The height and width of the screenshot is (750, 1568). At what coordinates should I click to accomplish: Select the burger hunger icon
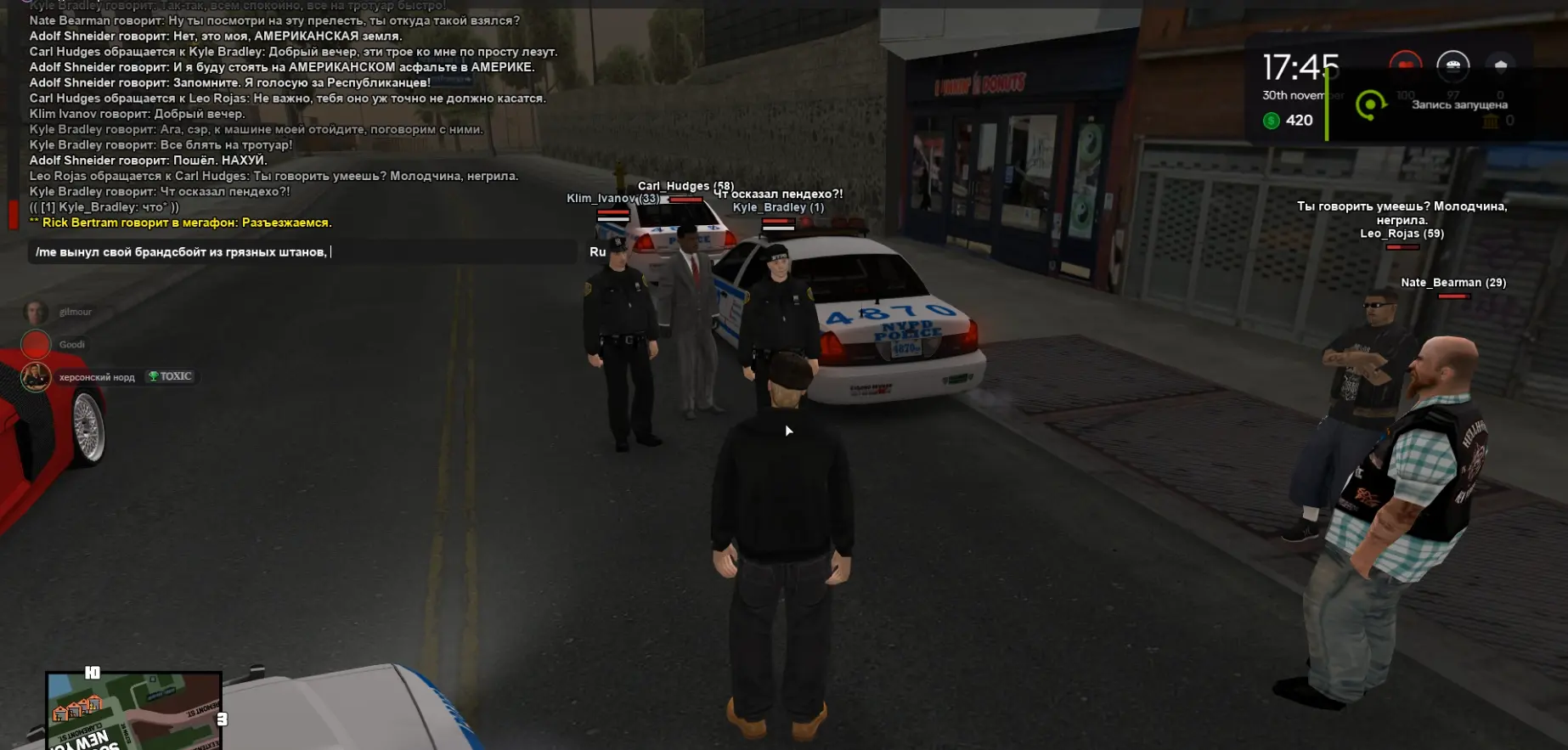click(x=1452, y=65)
